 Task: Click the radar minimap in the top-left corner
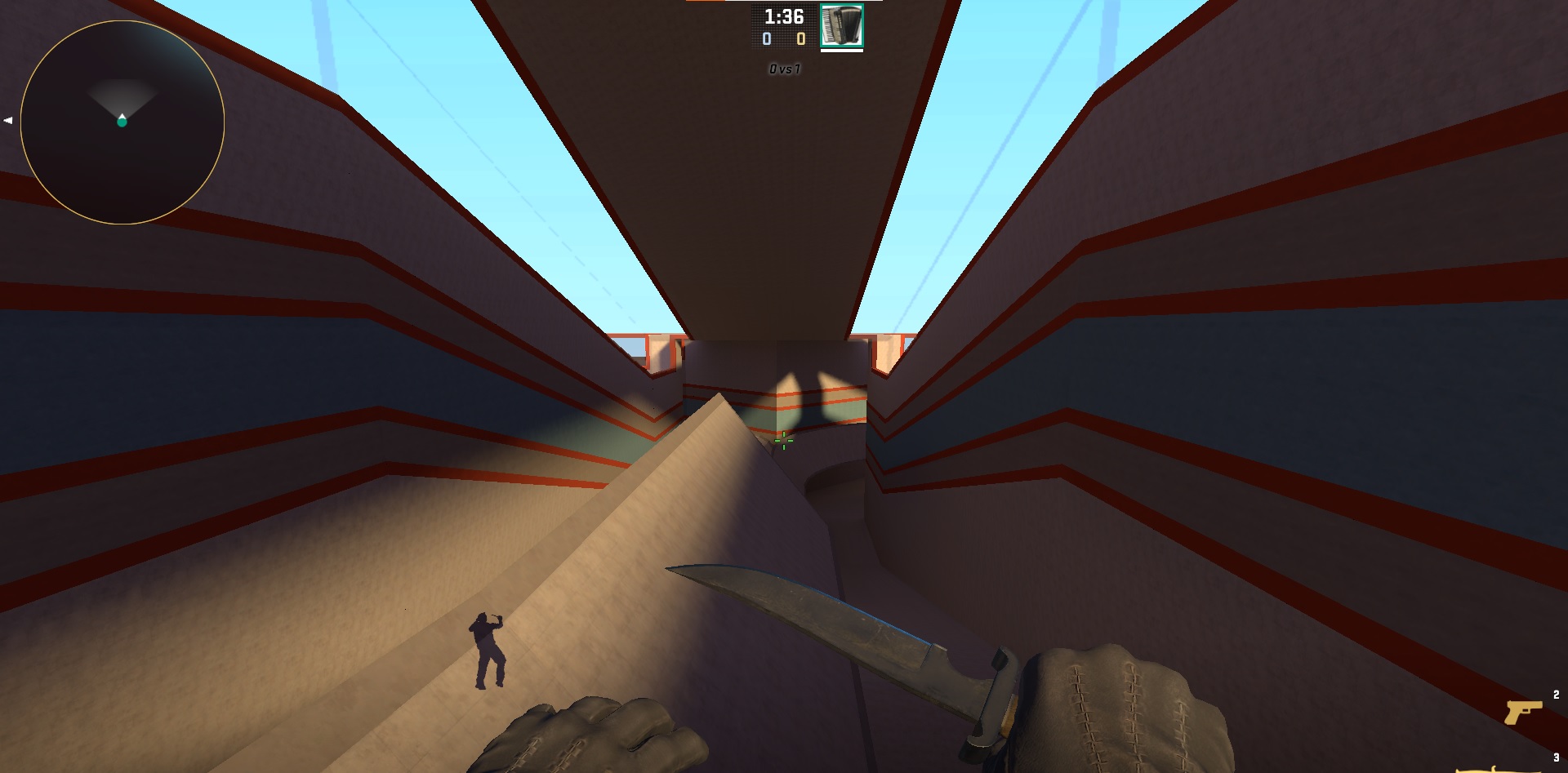click(x=122, y=122)
